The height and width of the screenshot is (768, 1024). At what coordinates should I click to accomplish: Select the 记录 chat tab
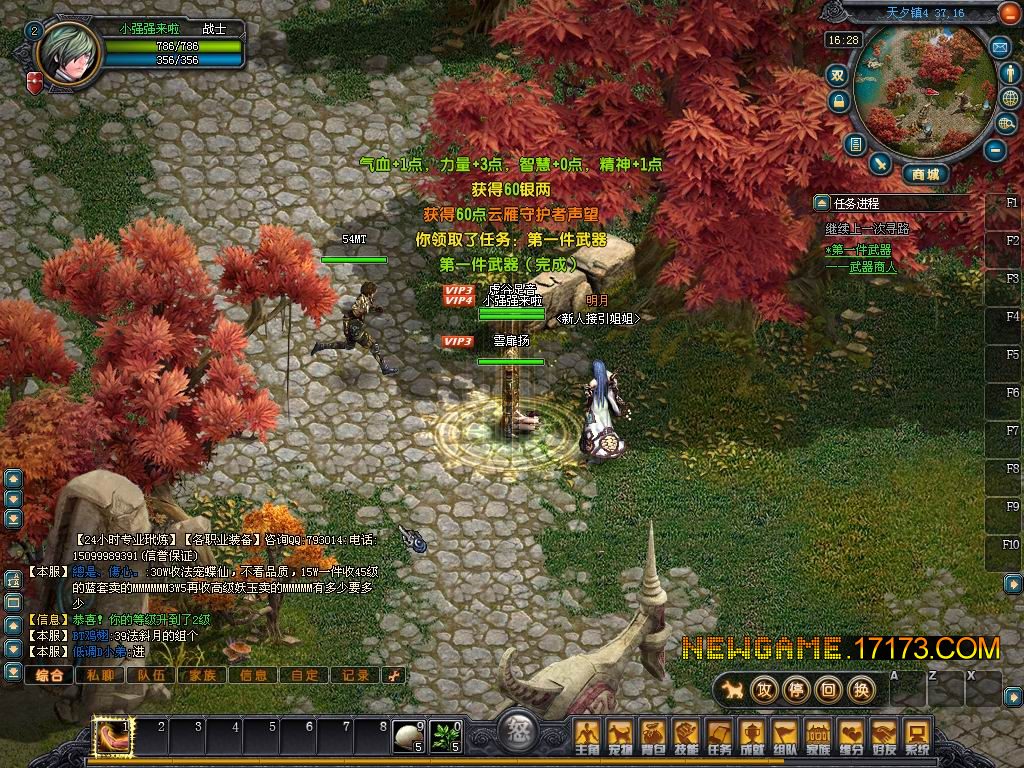pos(355,675)
